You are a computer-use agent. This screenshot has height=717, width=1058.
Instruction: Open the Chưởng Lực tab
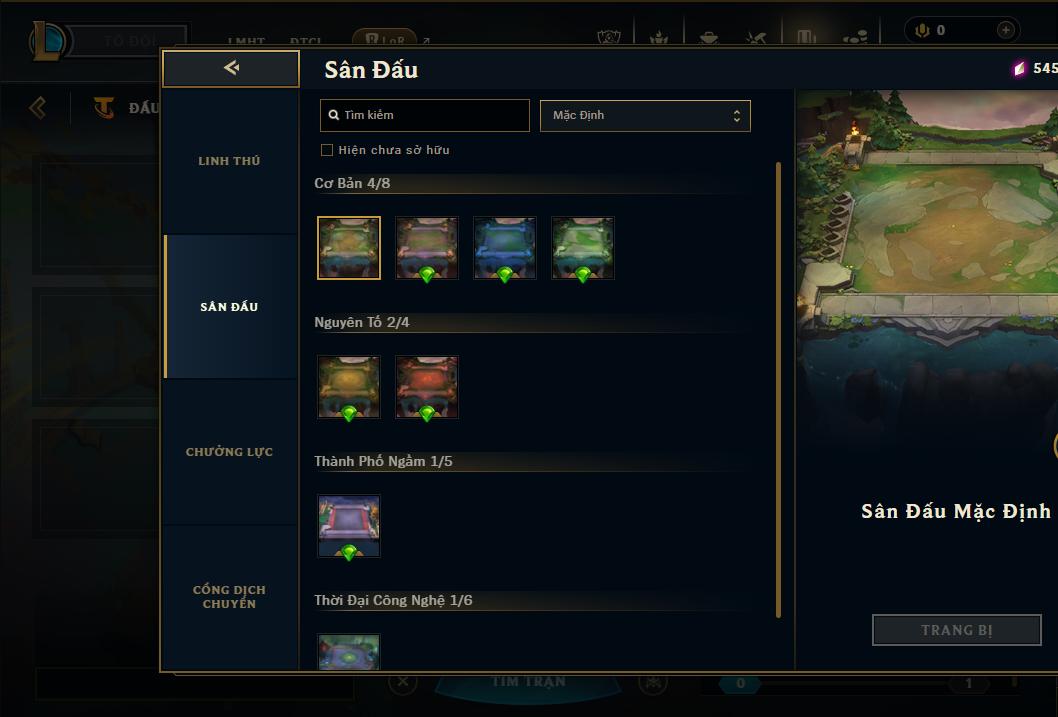(229, 452)
